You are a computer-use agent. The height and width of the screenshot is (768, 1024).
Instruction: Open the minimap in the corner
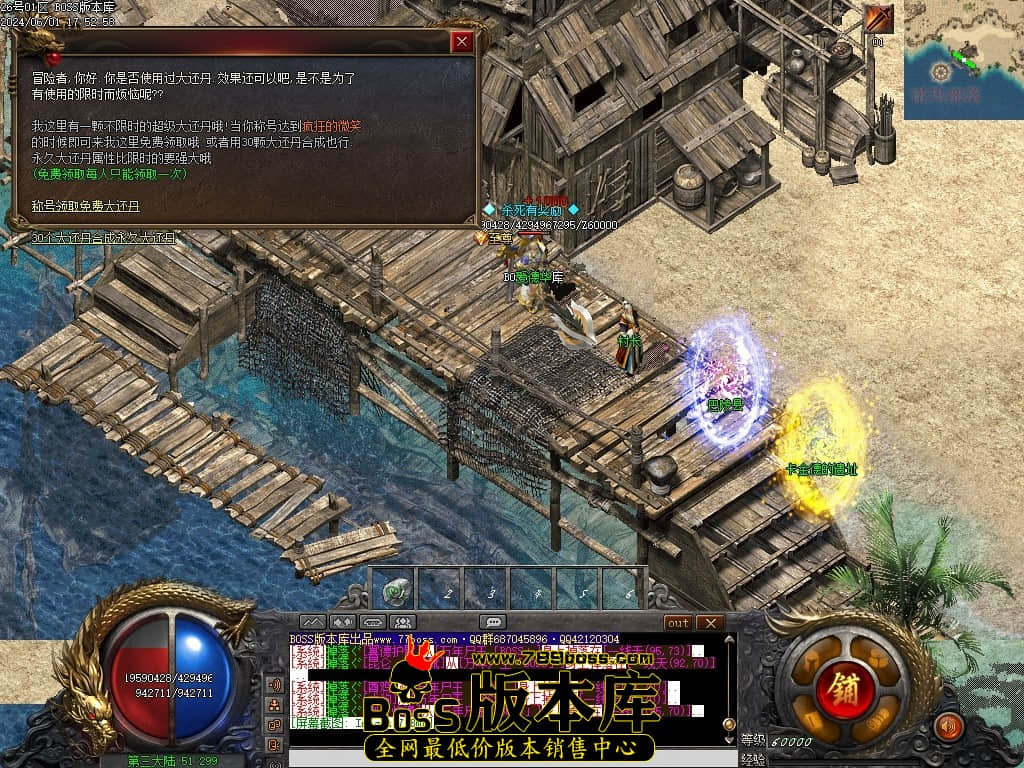click(x=963, y=60)
